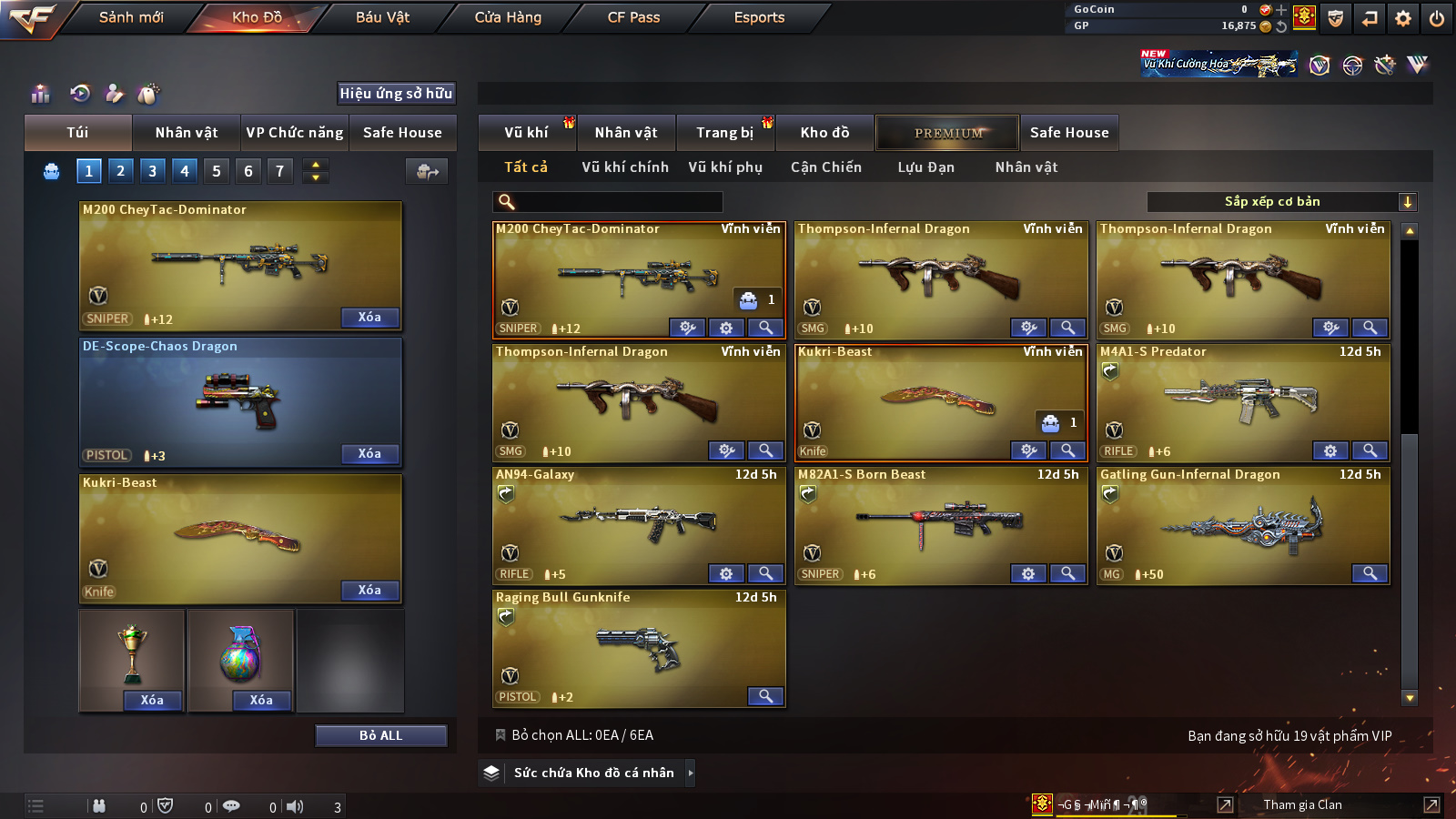Go to the Sảnh mới lobby
This screenshot has height=819, width=1456.
(131, 17)
